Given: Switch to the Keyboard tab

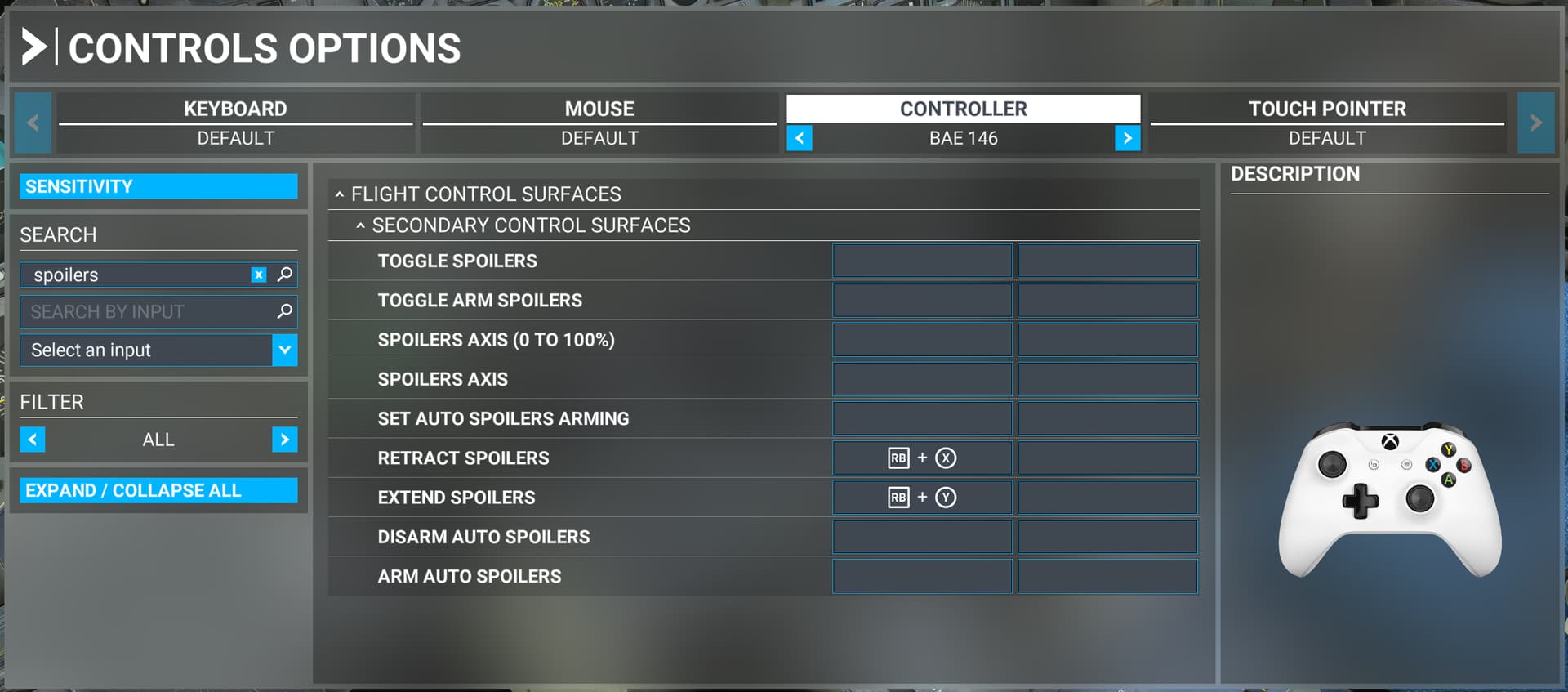Looking at the screenshot, I should click(x=235, y=109).
